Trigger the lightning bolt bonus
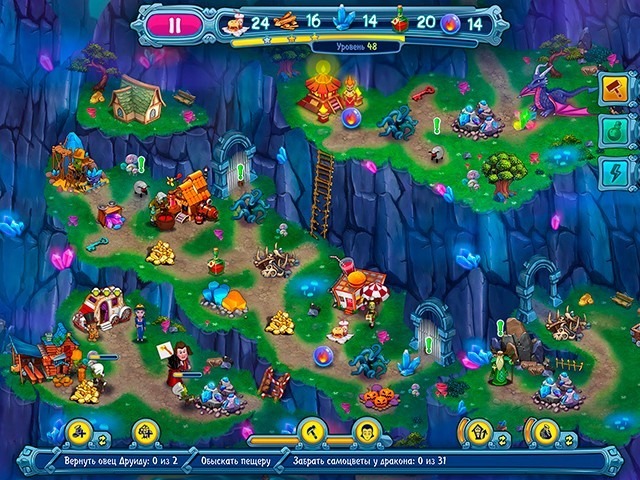The width and height of the screenshot is (640, 480). coord(613,172)
